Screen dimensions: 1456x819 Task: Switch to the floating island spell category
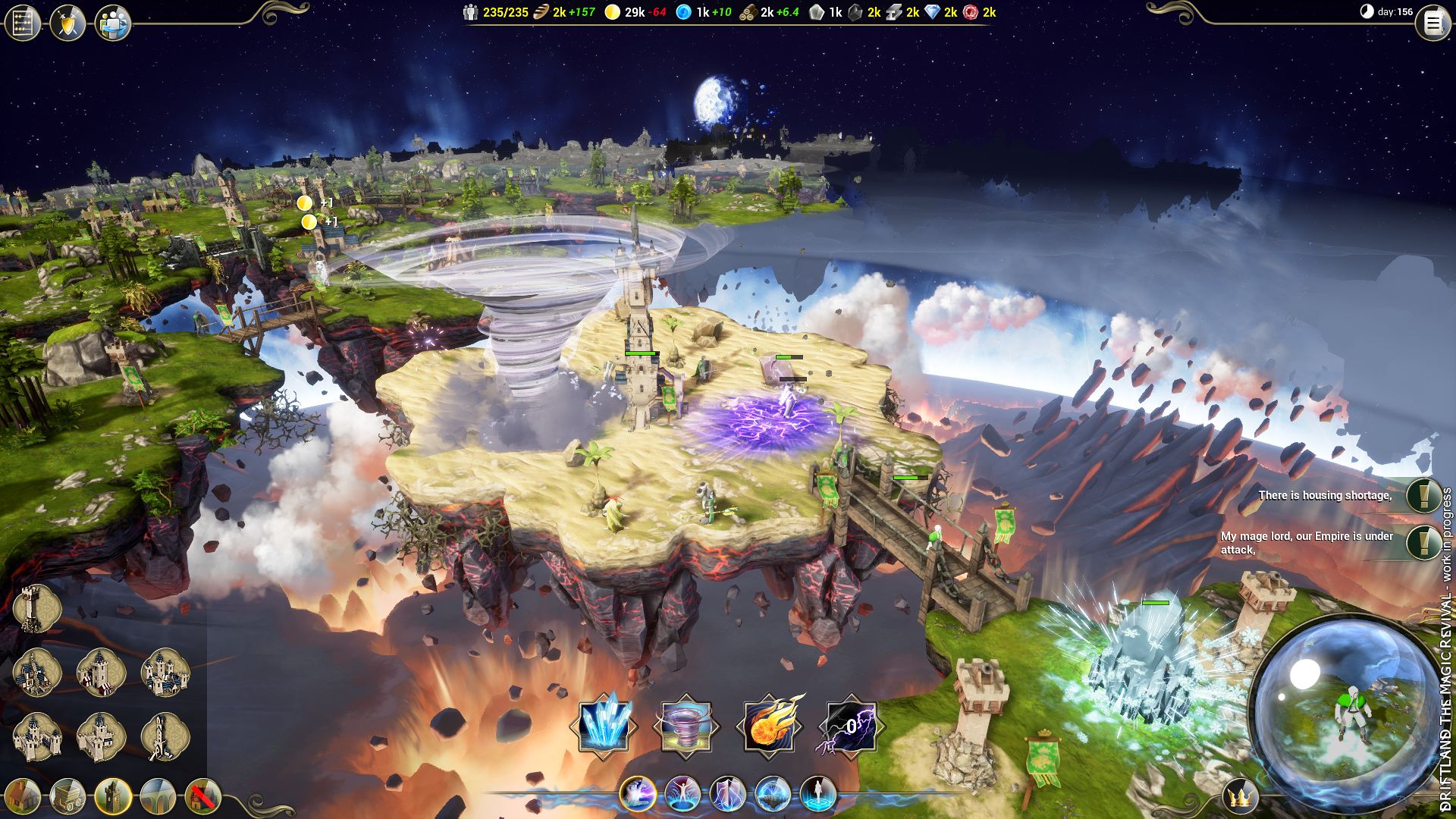pyautogui.click(x=773, y=794)
